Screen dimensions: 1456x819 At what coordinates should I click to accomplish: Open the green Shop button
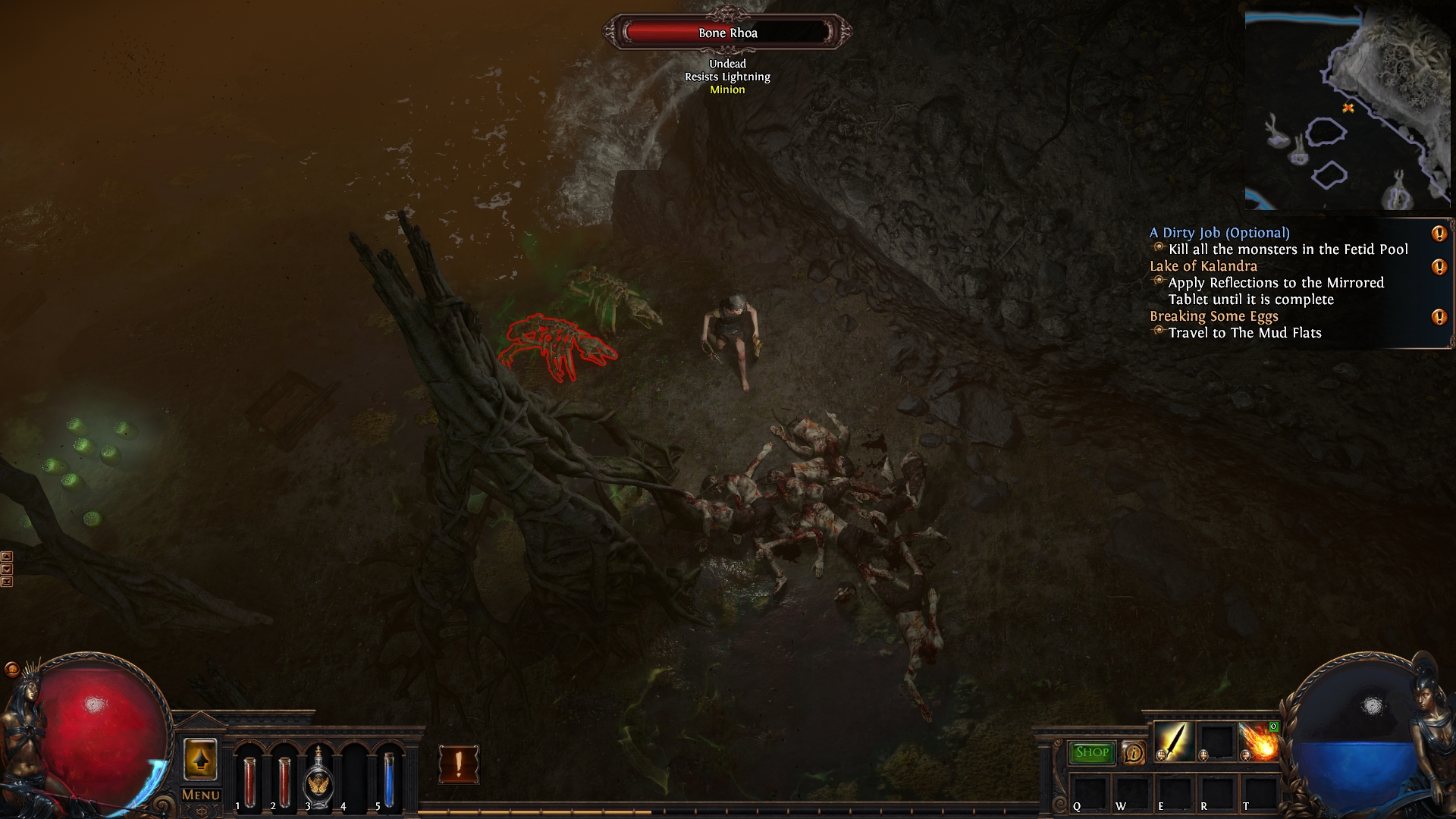tap(1091, 752)
